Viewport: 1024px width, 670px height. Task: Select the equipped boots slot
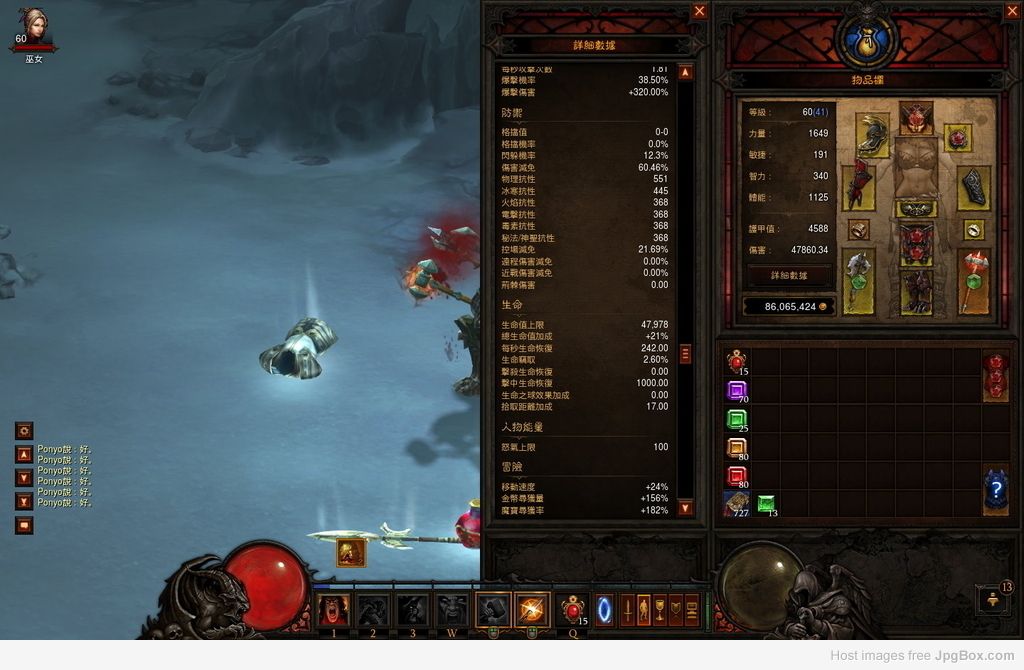click(x=916, y=292)
